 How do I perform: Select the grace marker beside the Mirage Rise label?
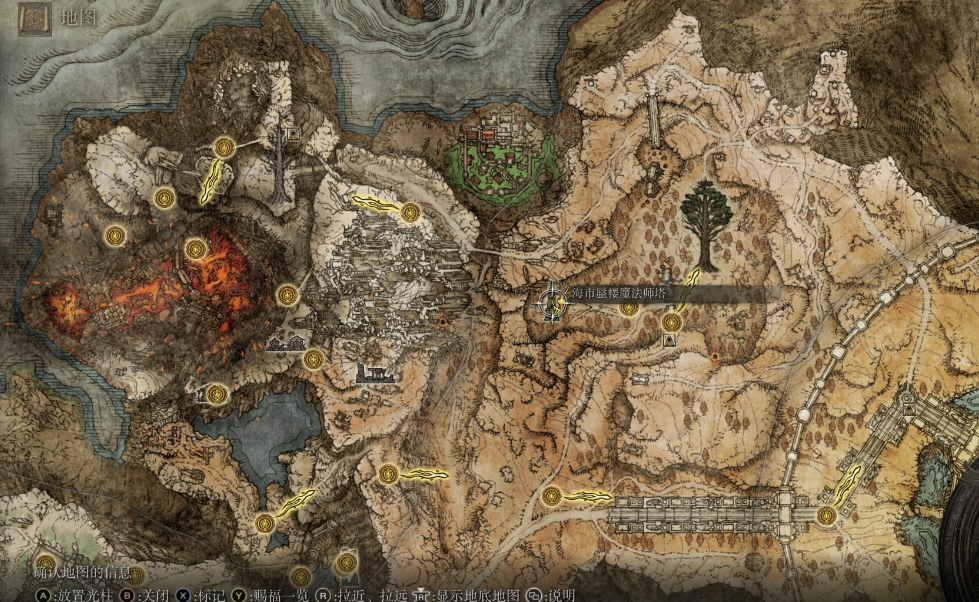tap(628, 307)
